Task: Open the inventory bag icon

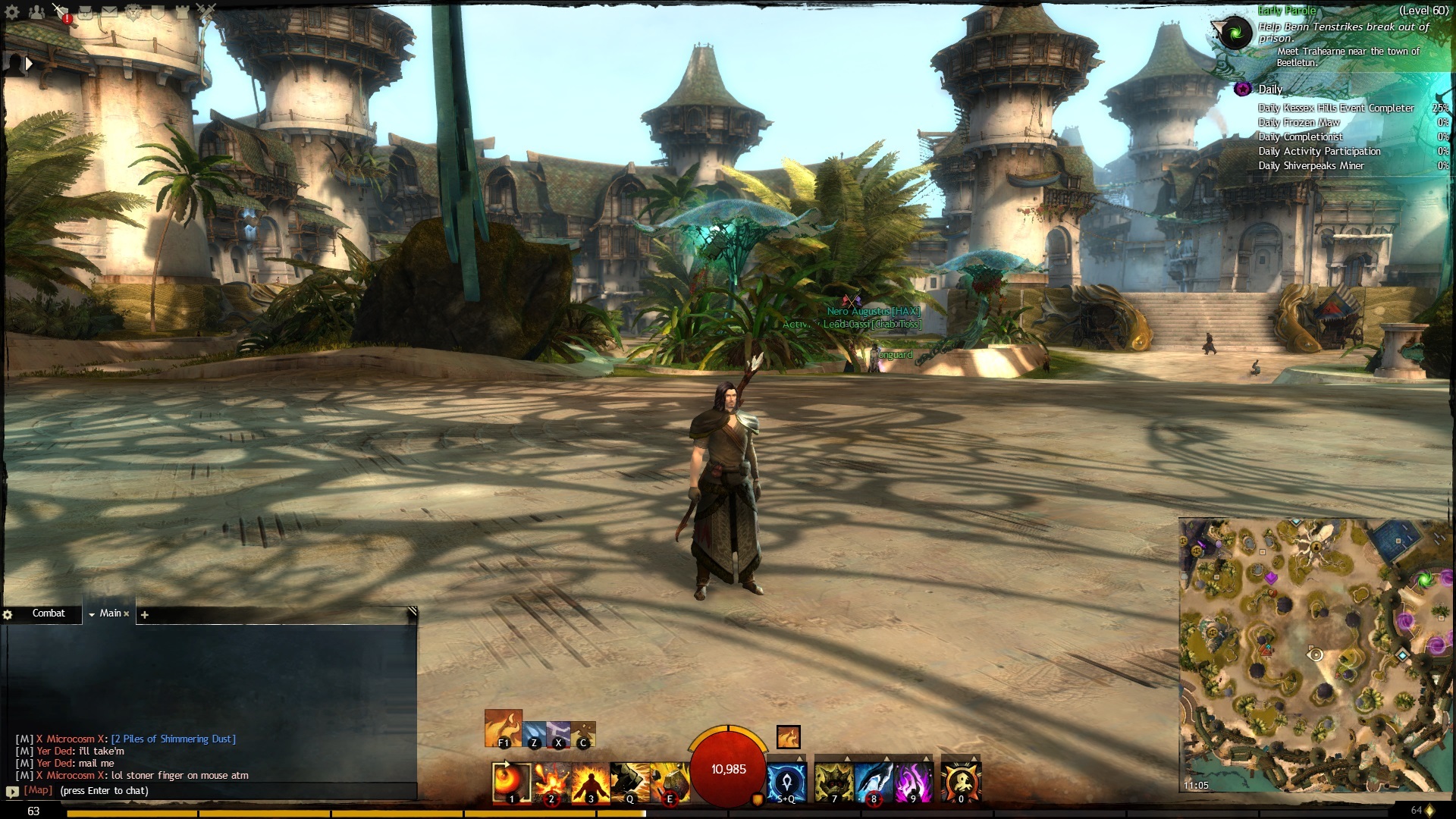Action: pyautogui.click(x=86, y=12)
